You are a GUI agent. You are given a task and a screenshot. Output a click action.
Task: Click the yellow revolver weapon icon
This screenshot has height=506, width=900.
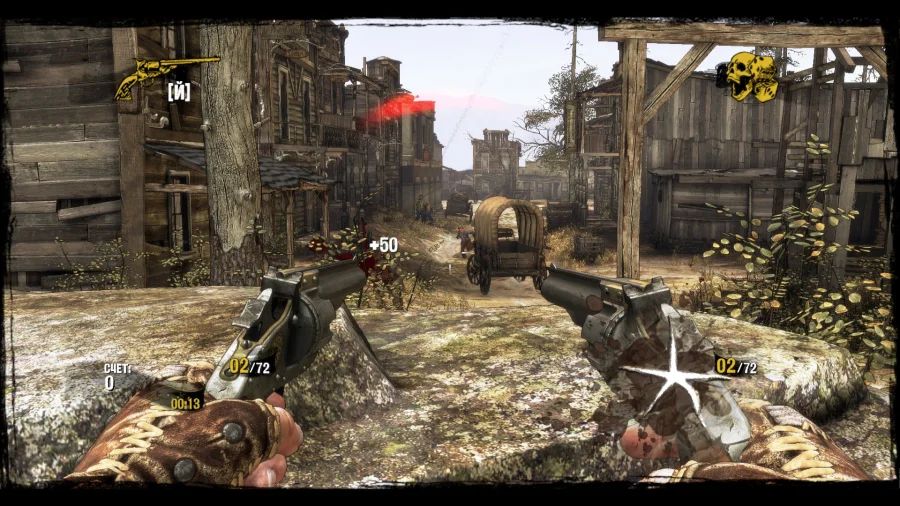pos(164,75)
